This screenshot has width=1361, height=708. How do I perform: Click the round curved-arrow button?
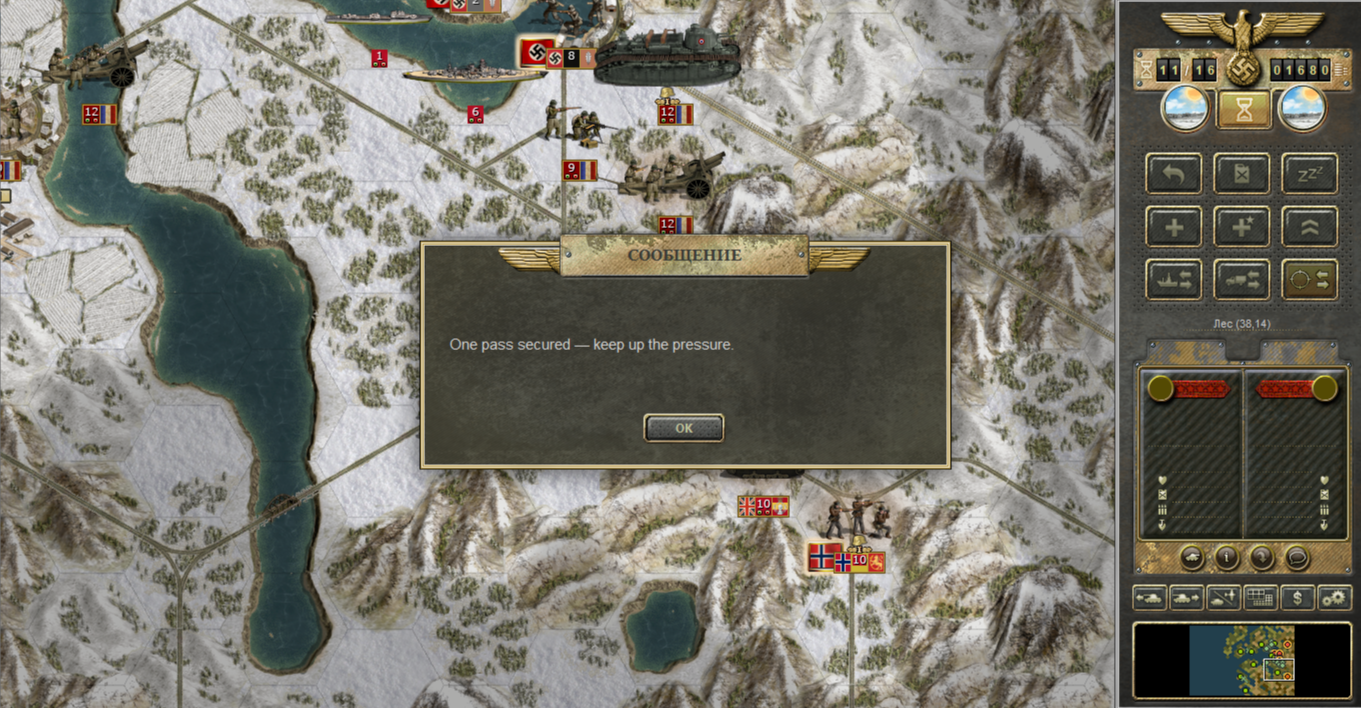tap(1262, 557)
